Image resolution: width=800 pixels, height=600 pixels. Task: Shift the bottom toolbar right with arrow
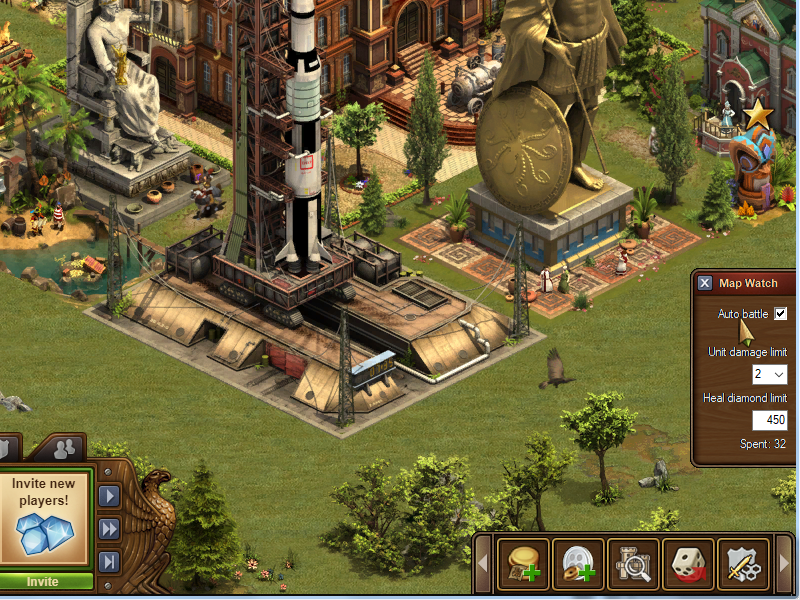point(785,565)
